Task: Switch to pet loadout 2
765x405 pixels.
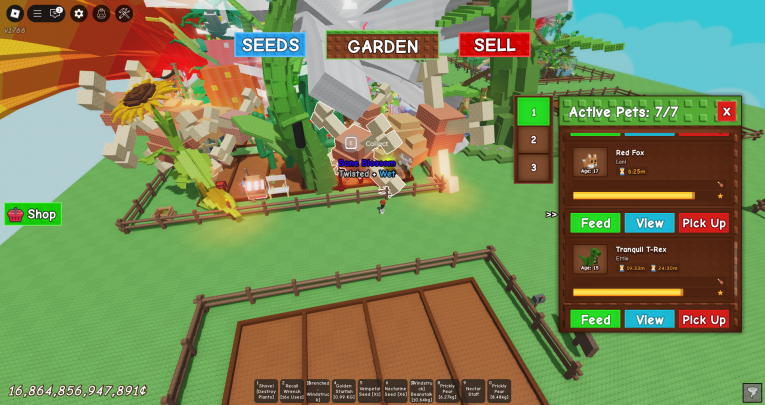Action: [x=534, y=140]
